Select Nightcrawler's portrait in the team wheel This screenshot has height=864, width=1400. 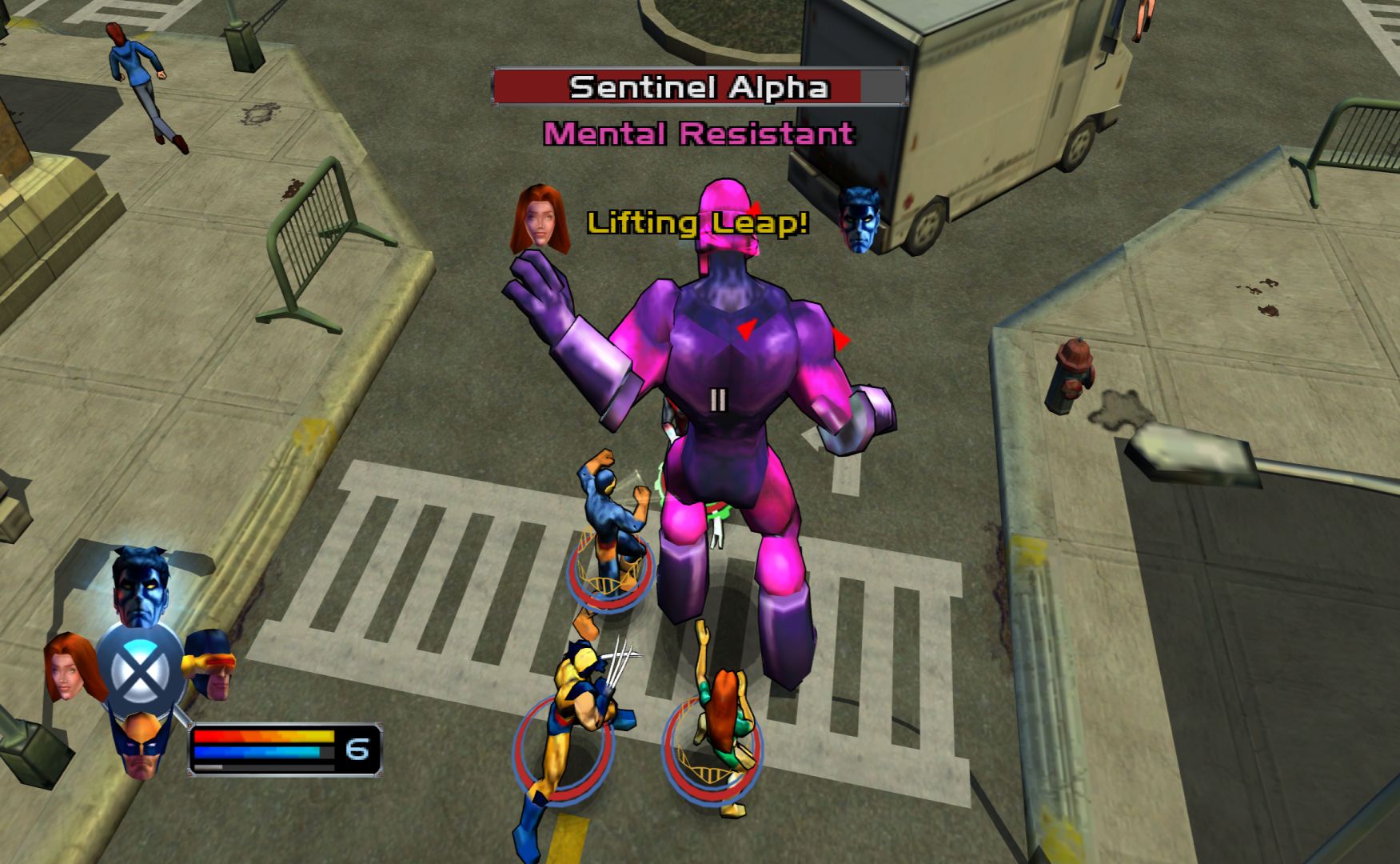tap(142, 588)
